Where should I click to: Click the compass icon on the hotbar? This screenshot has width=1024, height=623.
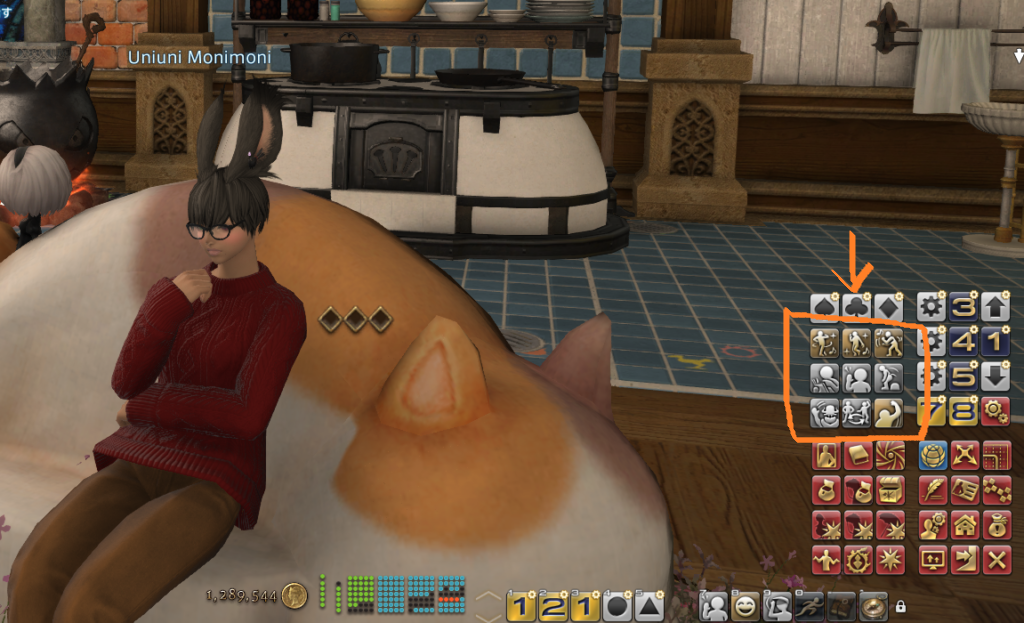(873, 605)
